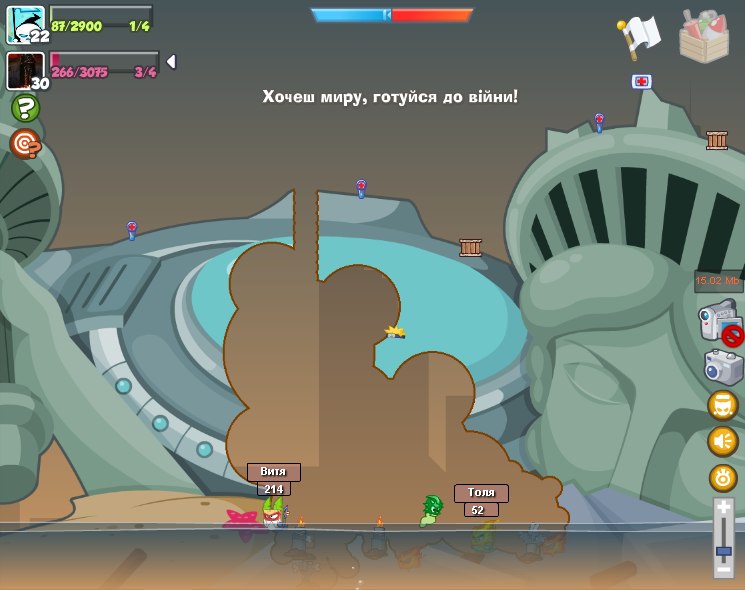Click the white surrender flag icon
Screen dimensions: 745x590
(639, 36)
